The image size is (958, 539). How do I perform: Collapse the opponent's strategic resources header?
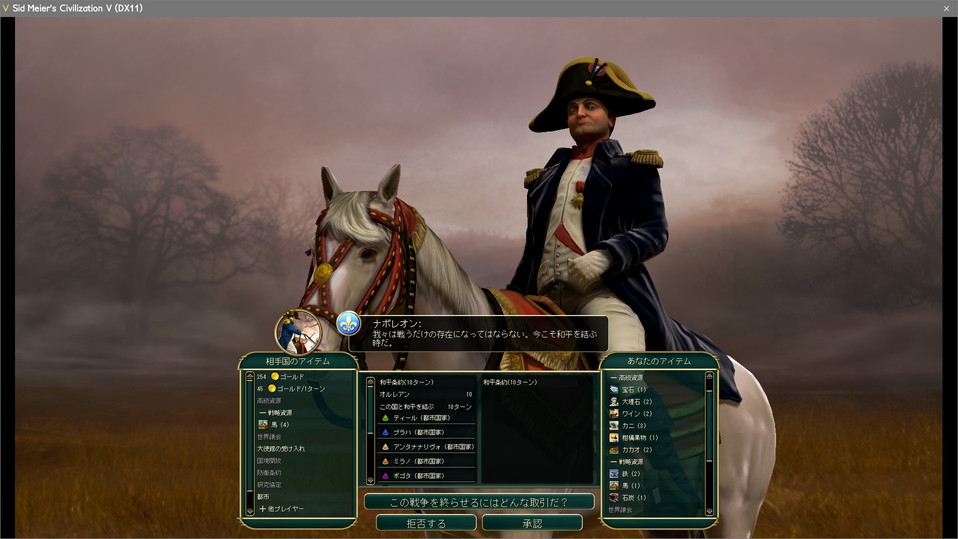tap(279, 413)
